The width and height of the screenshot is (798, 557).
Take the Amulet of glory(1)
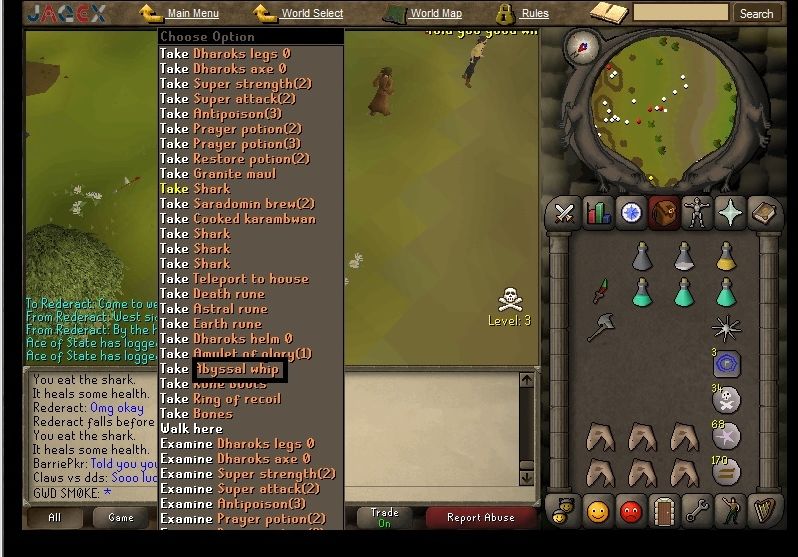click(236, 354)
